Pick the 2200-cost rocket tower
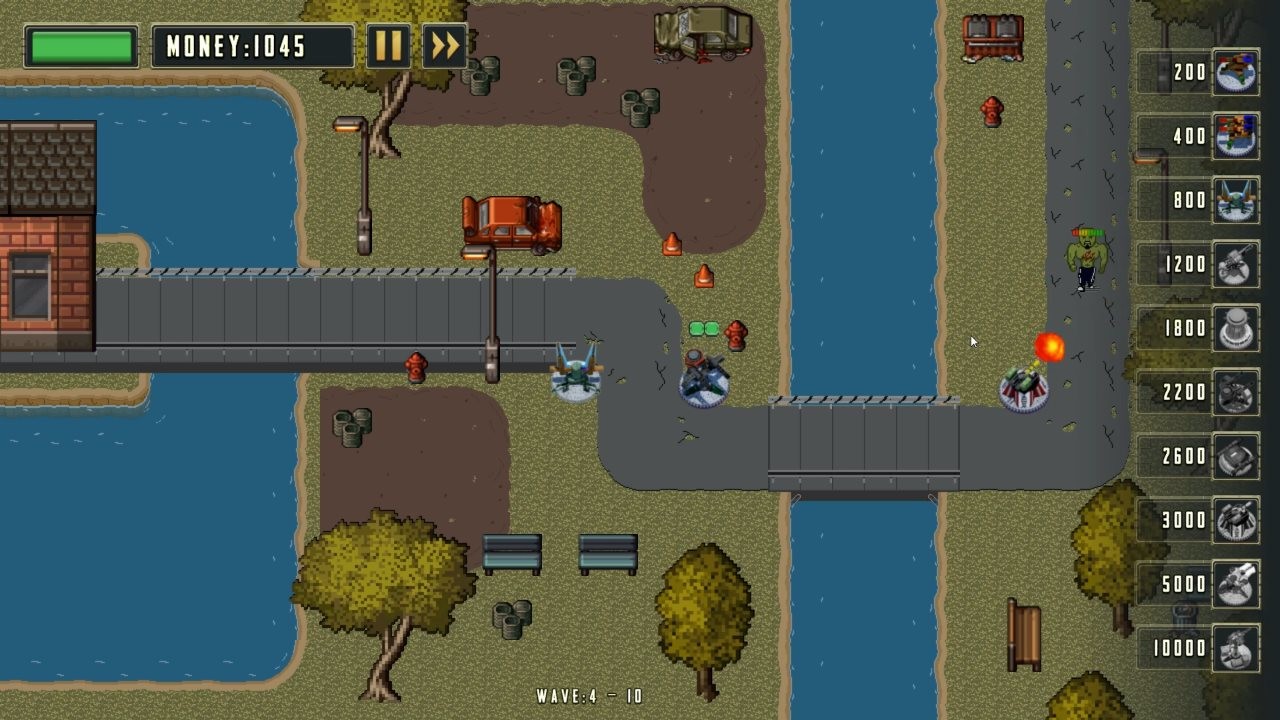Viewport: 1280px width, 720px height. [x=1234, y=393]
